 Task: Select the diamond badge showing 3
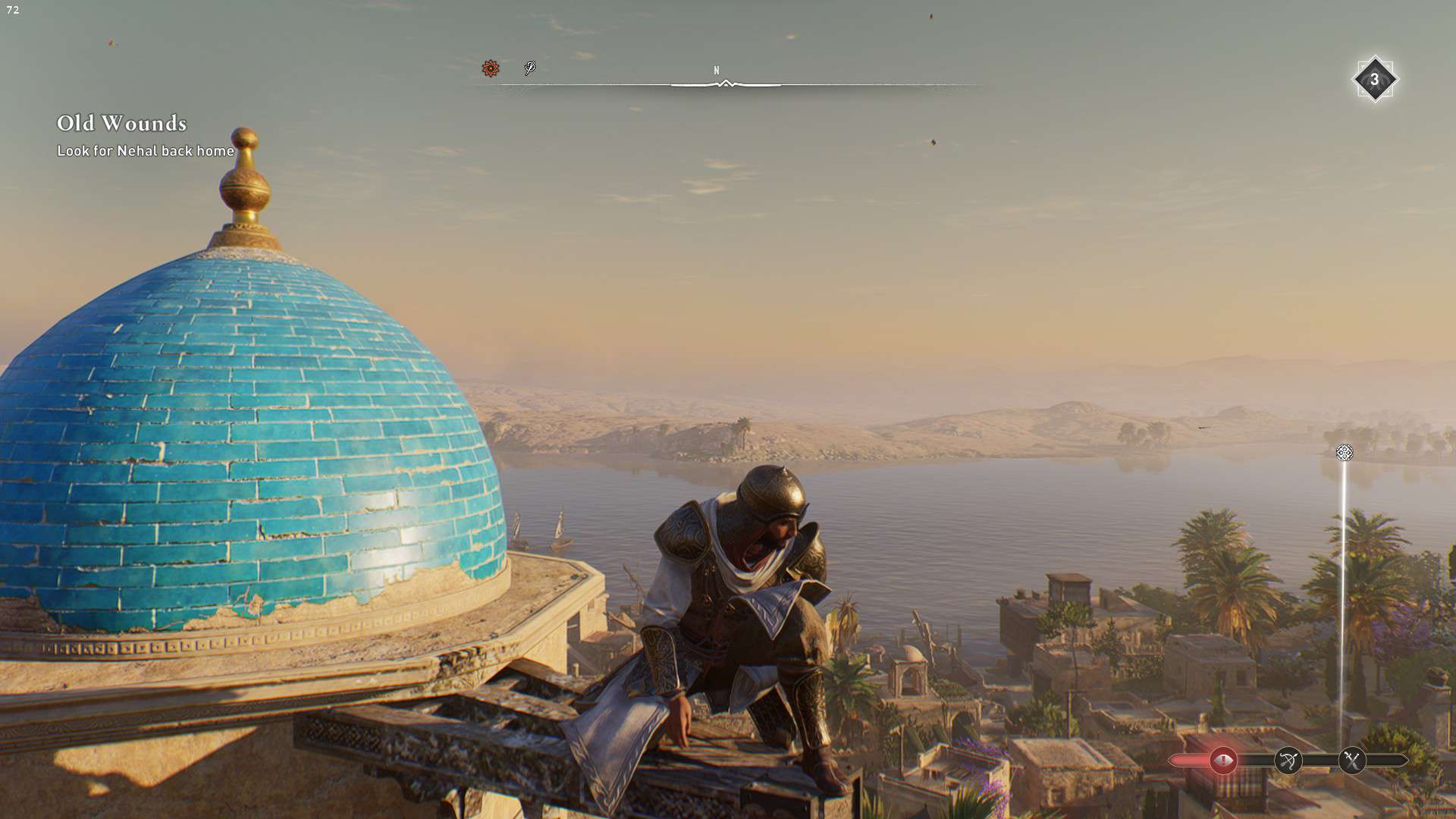[1374, 80]
